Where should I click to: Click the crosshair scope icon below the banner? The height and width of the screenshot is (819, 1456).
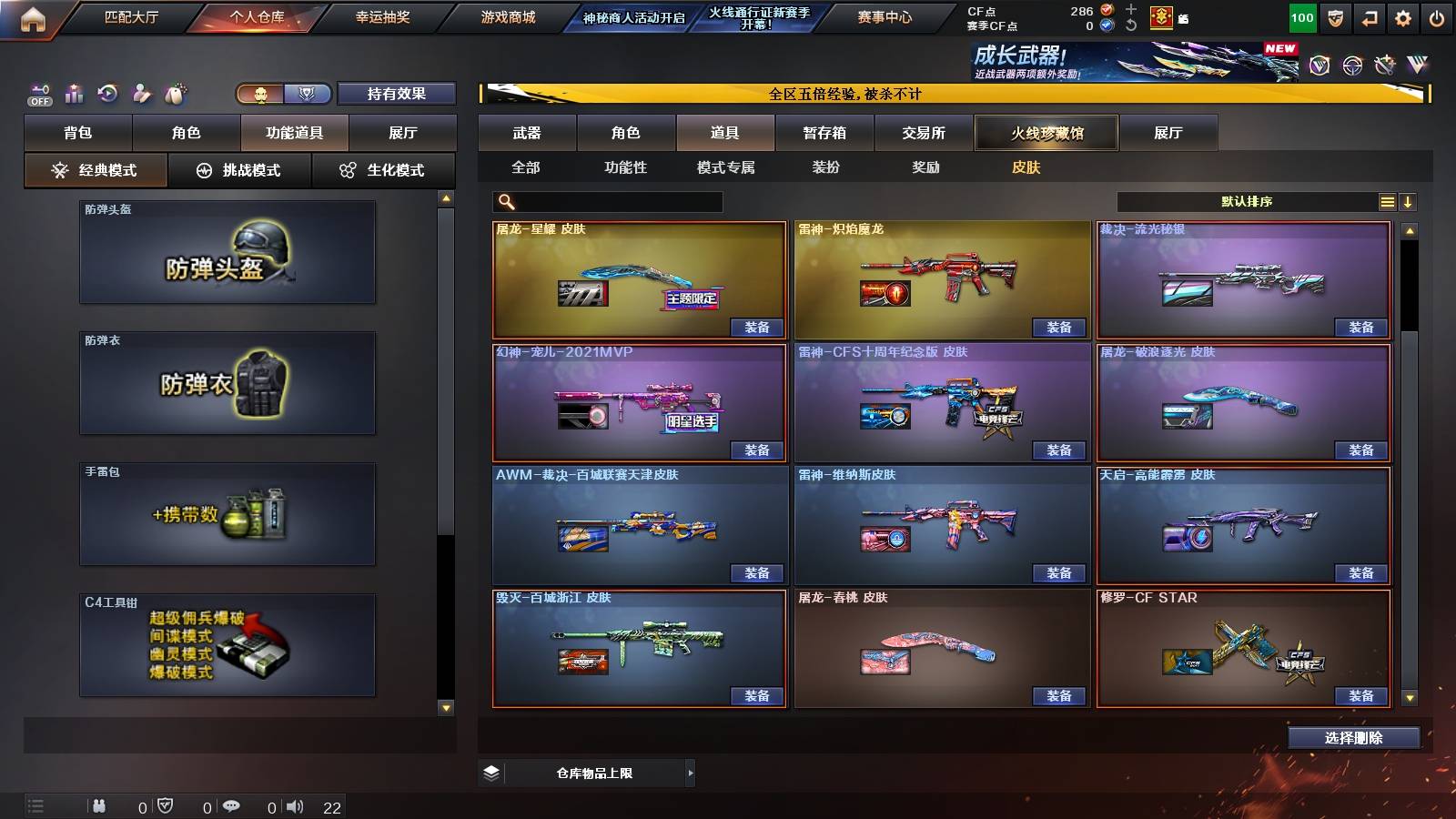[x=1352, y=65]
